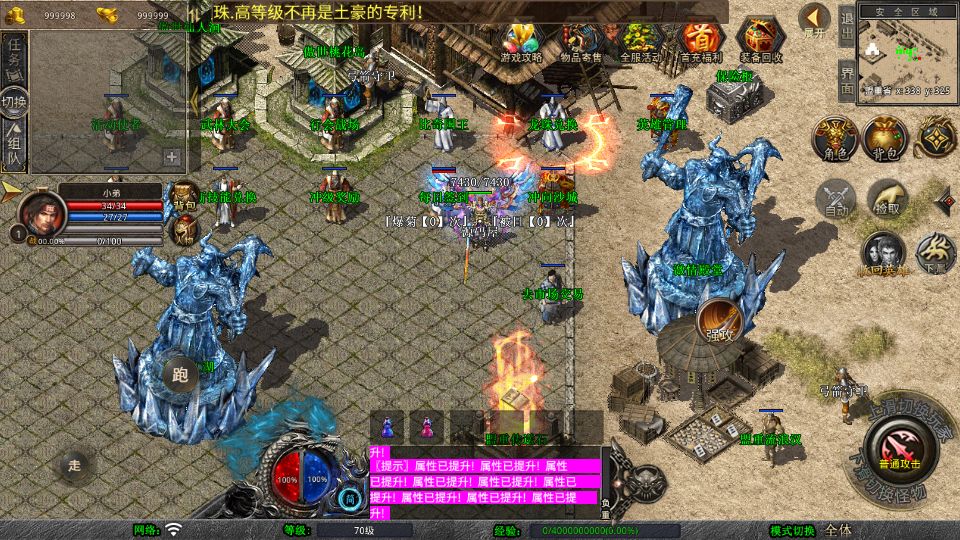Open the 背包 bag next to 角色
This screenshot has height=540, width=960.
[886, 137]
